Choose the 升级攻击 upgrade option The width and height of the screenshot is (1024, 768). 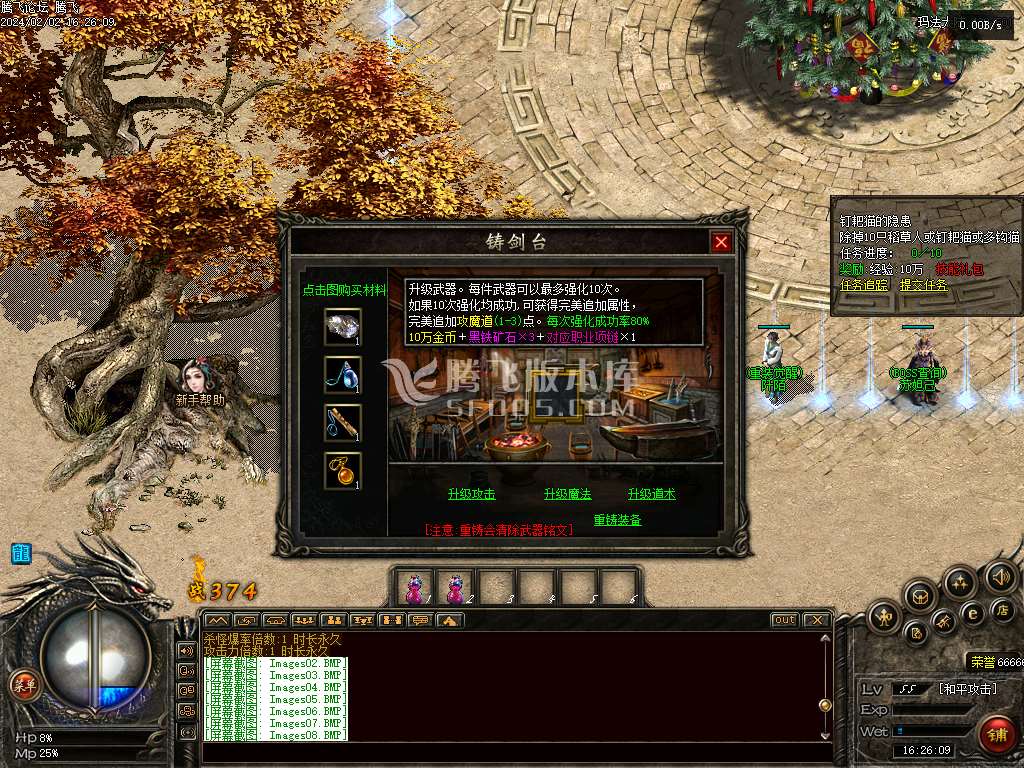[x=472, y=494]
